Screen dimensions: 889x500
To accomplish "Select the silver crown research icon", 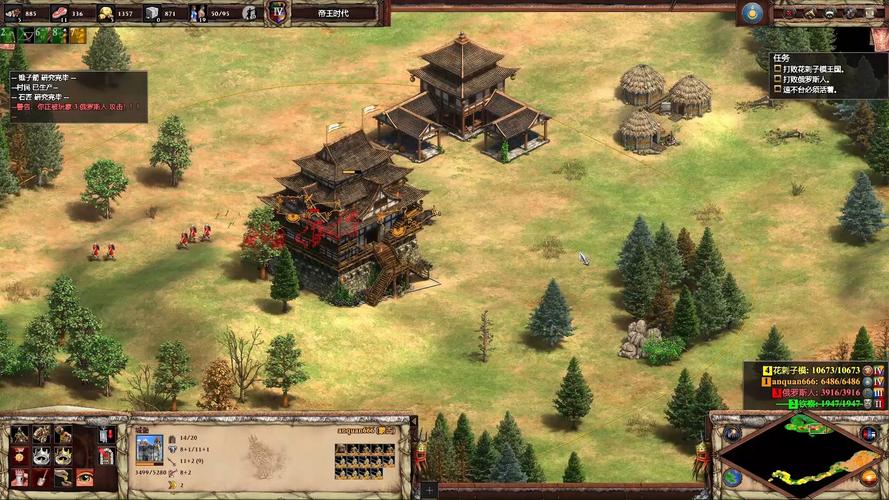I will tap(41, 457).
